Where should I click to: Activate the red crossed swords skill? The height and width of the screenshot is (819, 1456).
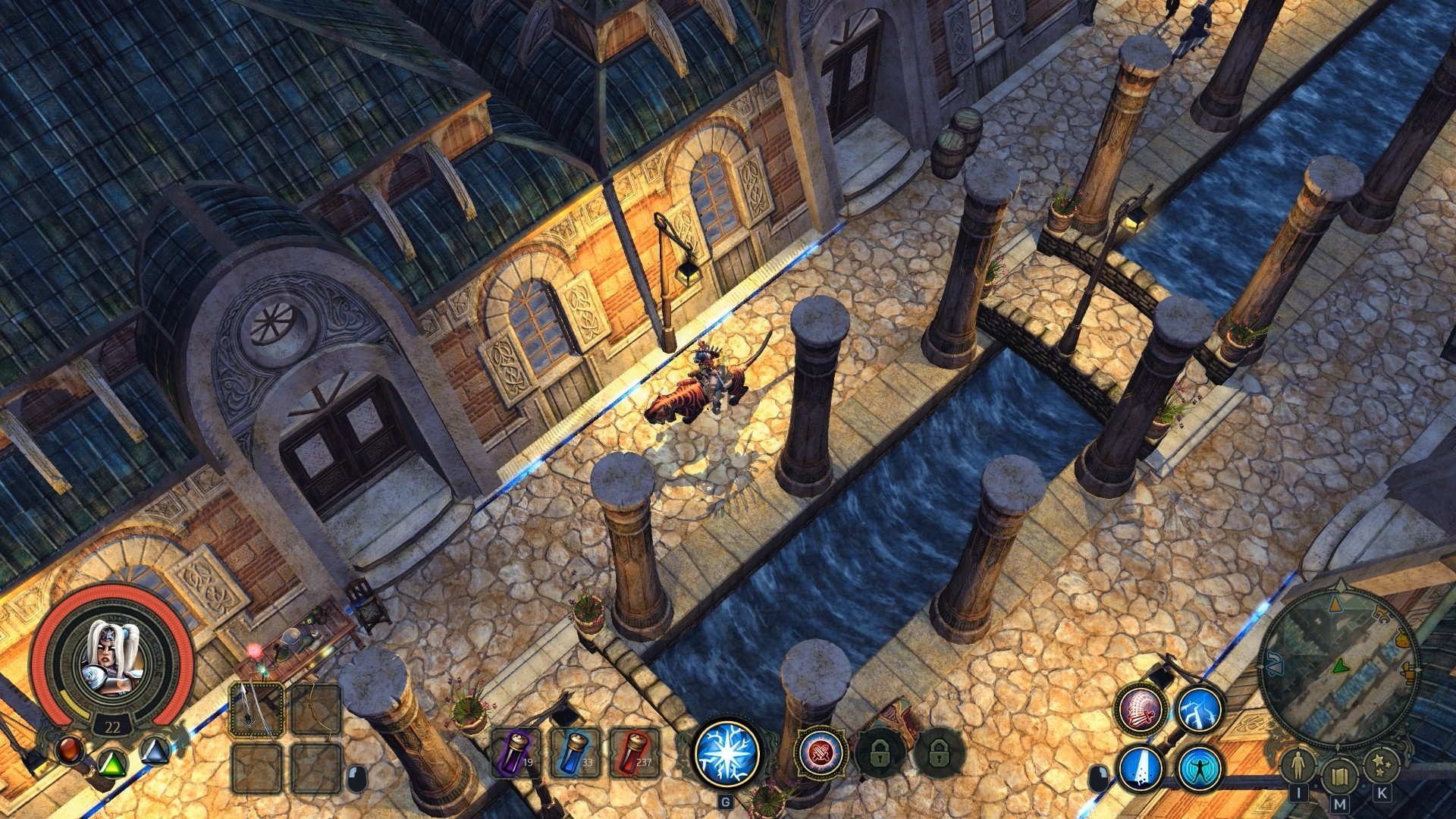click(821, 753)
